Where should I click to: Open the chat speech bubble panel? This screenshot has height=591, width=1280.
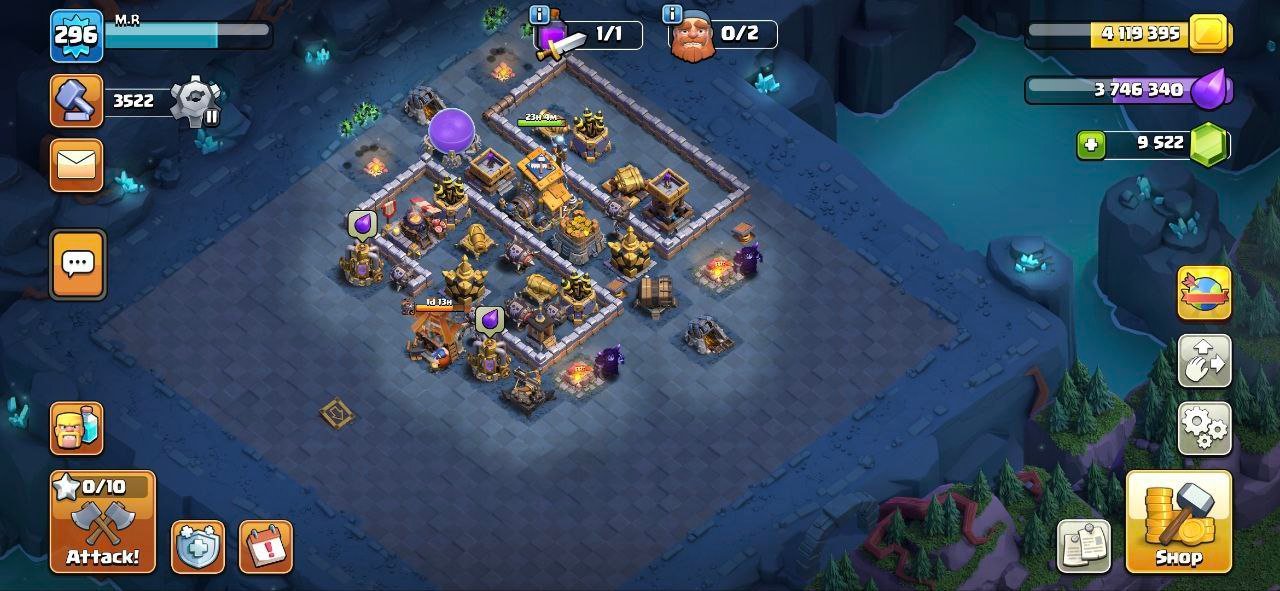[78, 264]
